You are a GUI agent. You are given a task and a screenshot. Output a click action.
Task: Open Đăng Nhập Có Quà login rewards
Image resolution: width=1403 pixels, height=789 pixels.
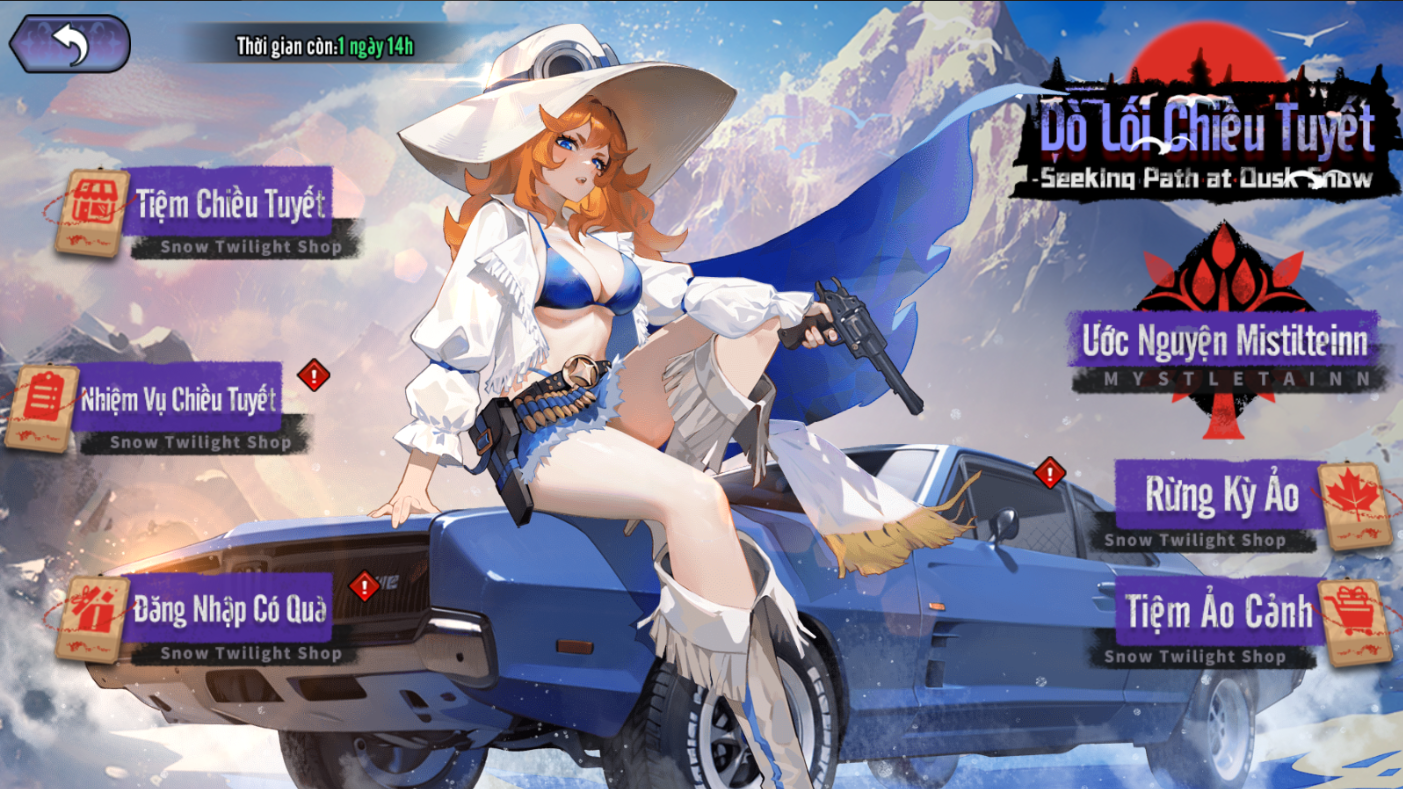pyautogui.click(x=230, y=610)
